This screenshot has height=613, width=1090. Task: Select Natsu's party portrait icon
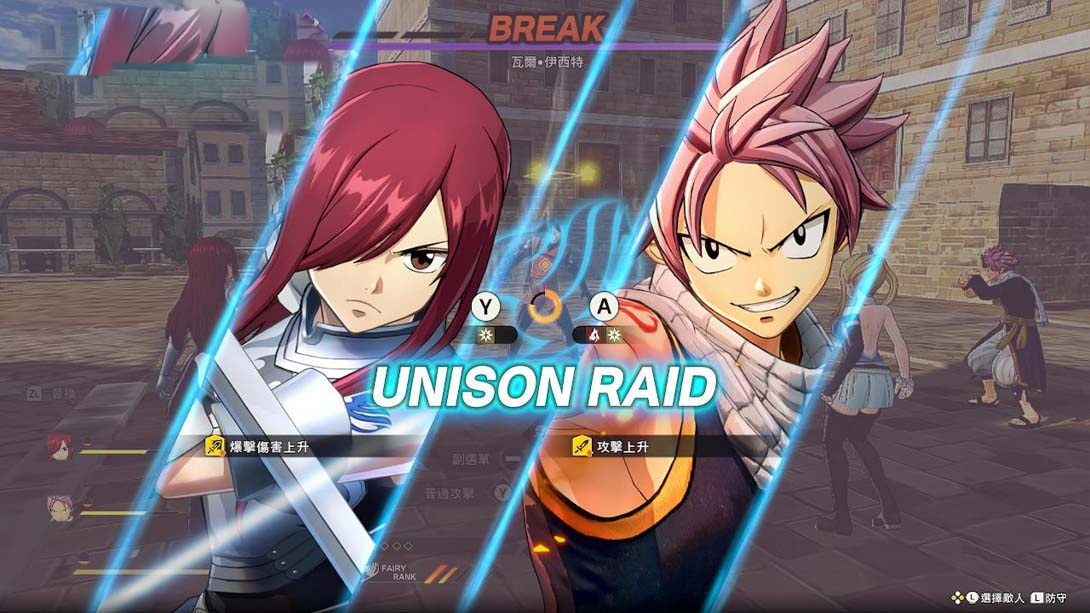pyautogui.click(x=59, y=508)
